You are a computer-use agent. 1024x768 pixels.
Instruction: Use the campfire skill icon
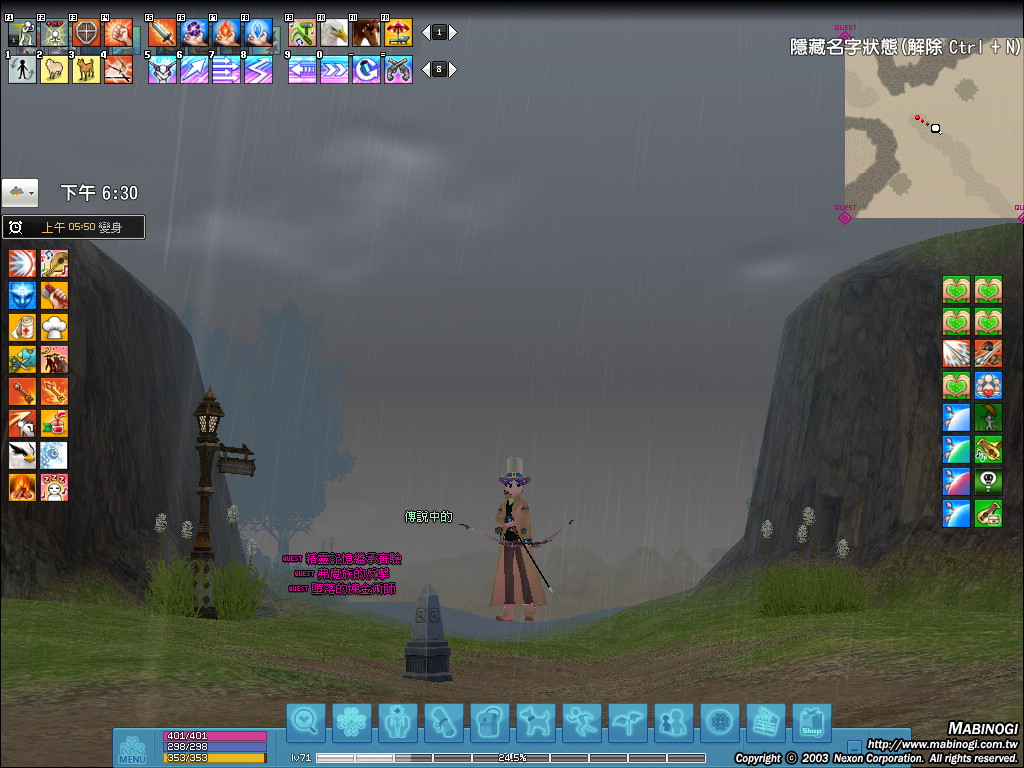[23, 487]
